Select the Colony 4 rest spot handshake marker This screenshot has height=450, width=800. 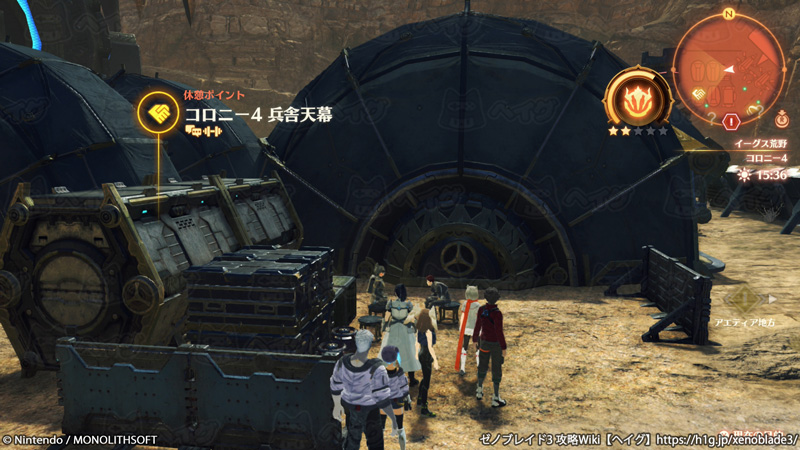[x=159, y=111]
